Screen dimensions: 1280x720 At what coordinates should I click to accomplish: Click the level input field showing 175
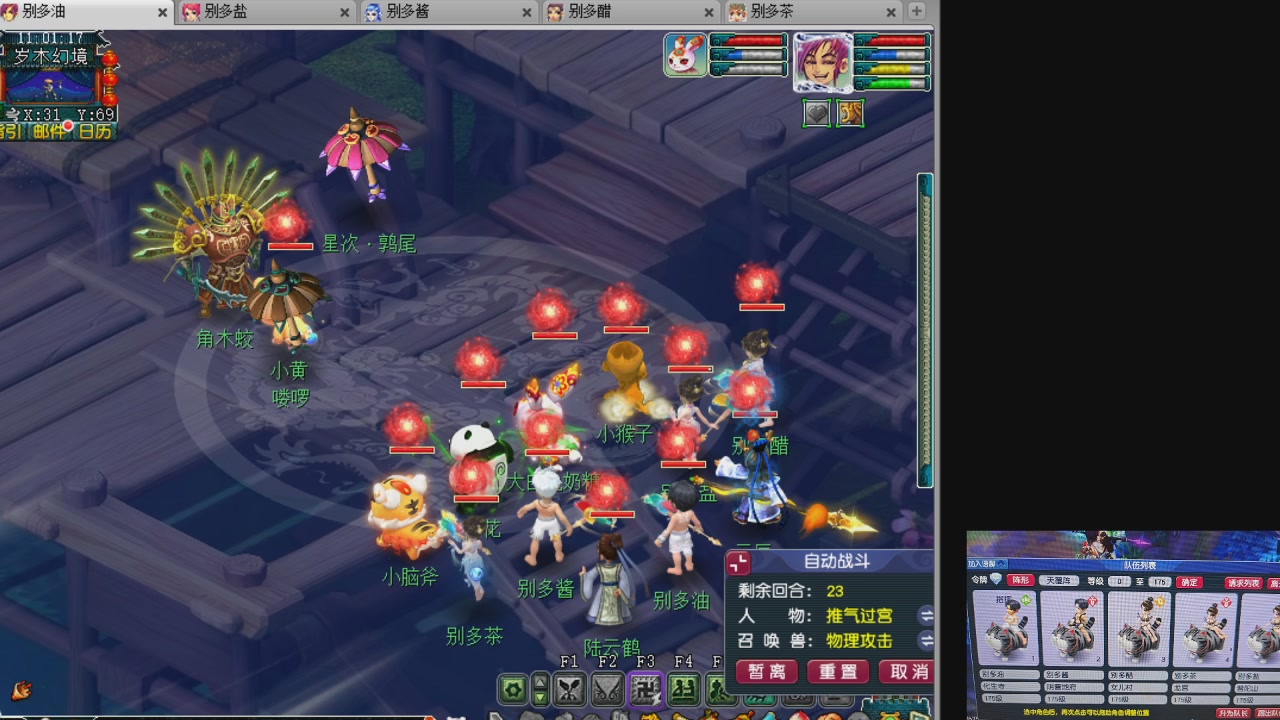click(1158, 582)
